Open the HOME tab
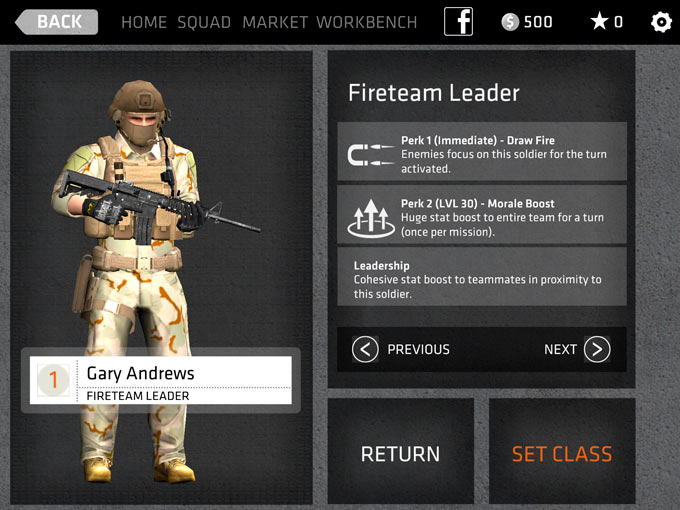This screenshot has height=510, width=680. coord(144,22)
